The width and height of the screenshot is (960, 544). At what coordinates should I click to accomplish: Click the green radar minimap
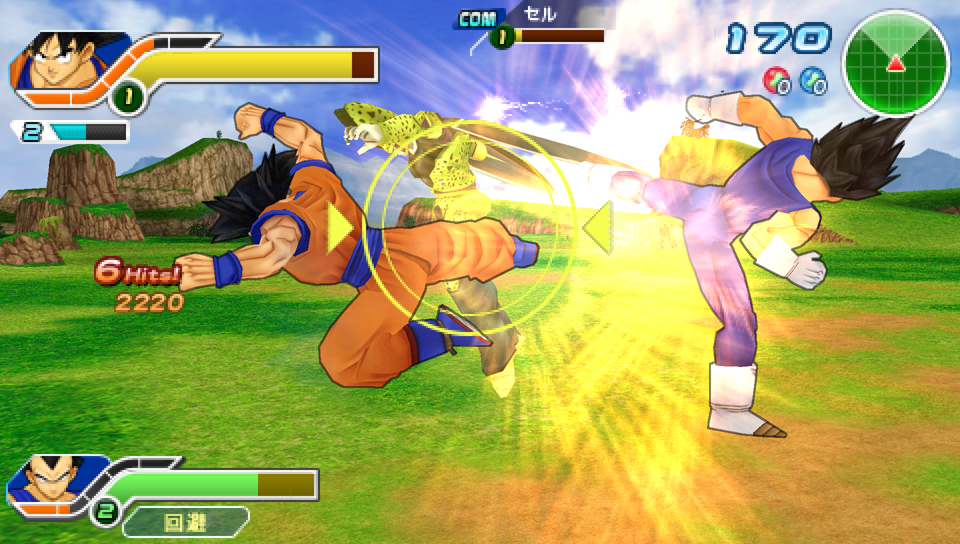(x=896, y=62)
